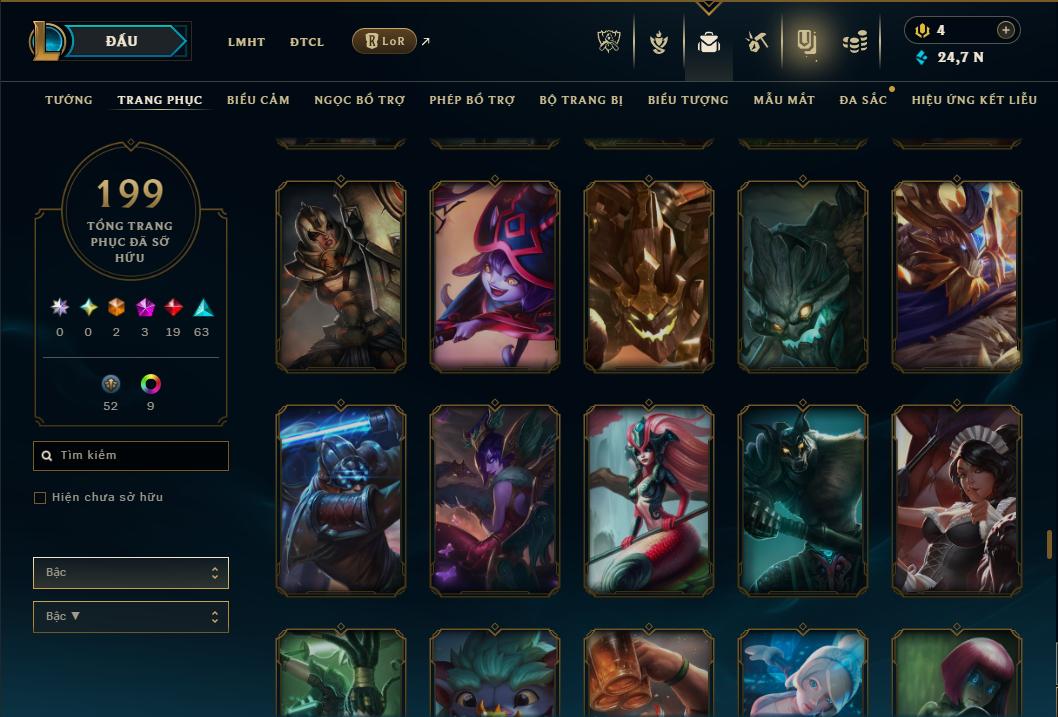
Task: Open the ĐA SẮC chromas tab
Action: point(863,100)
